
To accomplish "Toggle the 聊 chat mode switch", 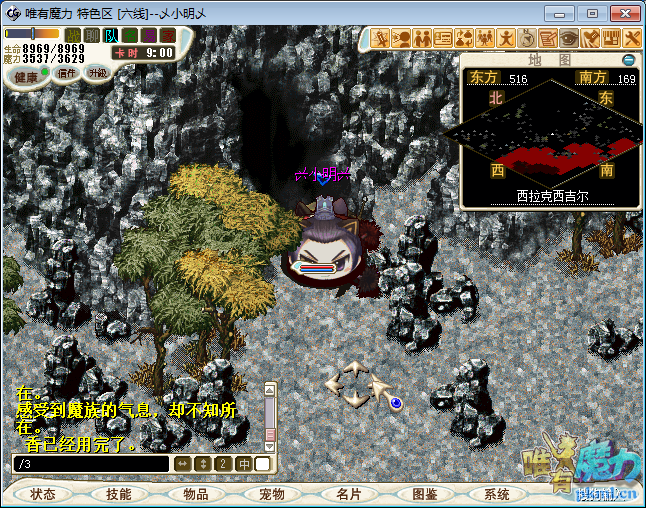I will 92,36.
